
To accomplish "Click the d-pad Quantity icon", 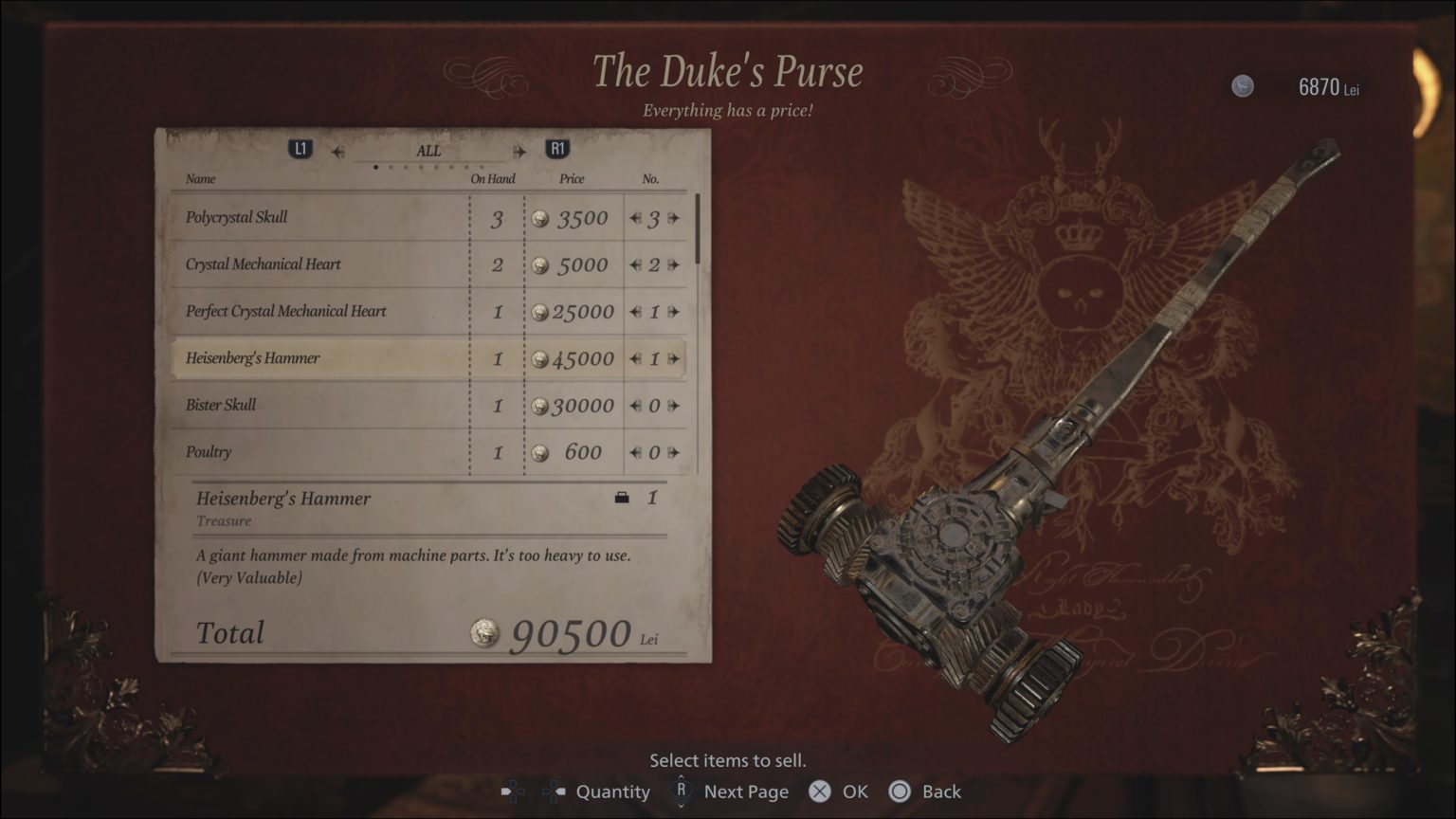I will 513,792.
